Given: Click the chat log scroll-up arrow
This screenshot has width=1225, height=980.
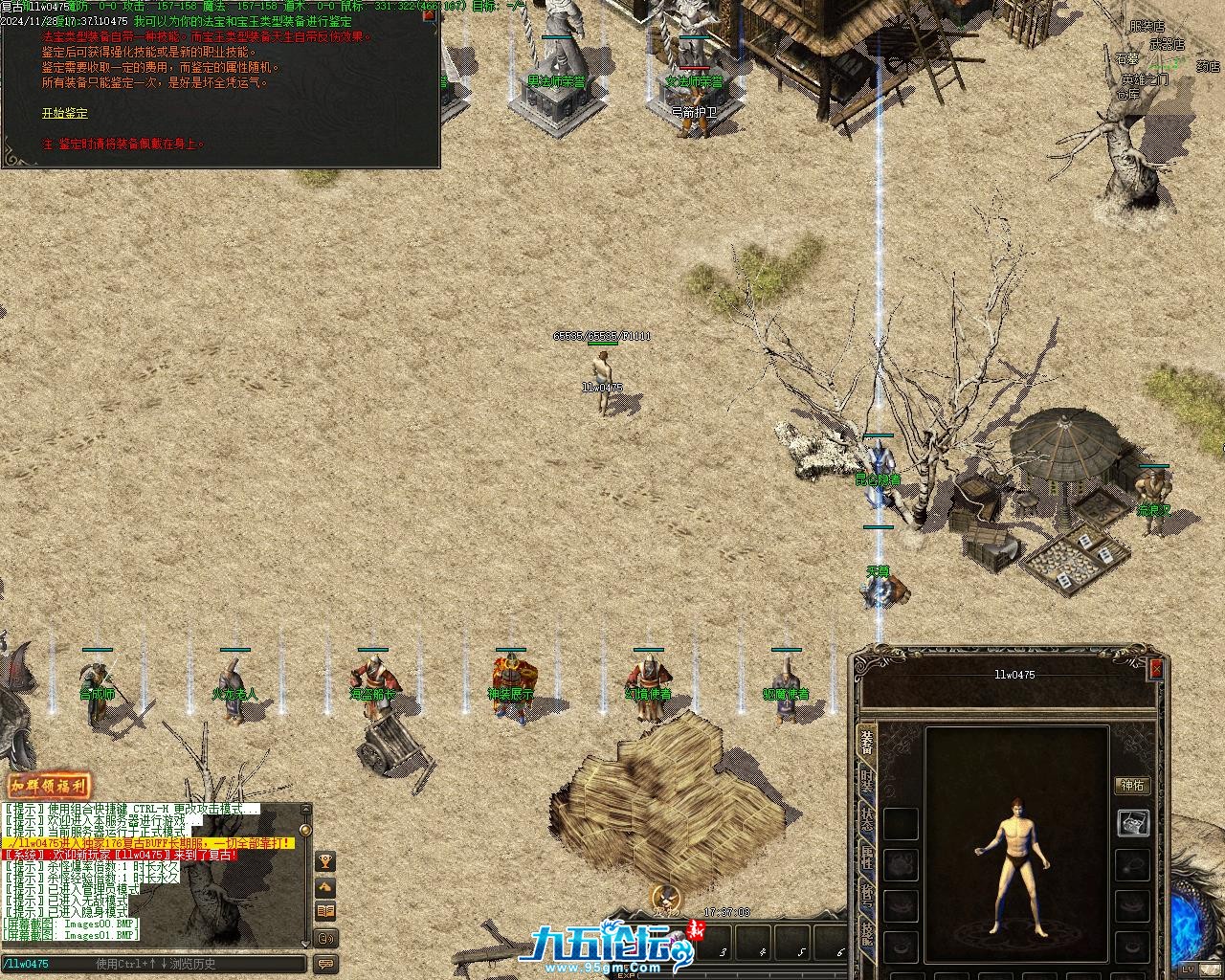Looking at the screenshot, I should (x=305, y=810).
